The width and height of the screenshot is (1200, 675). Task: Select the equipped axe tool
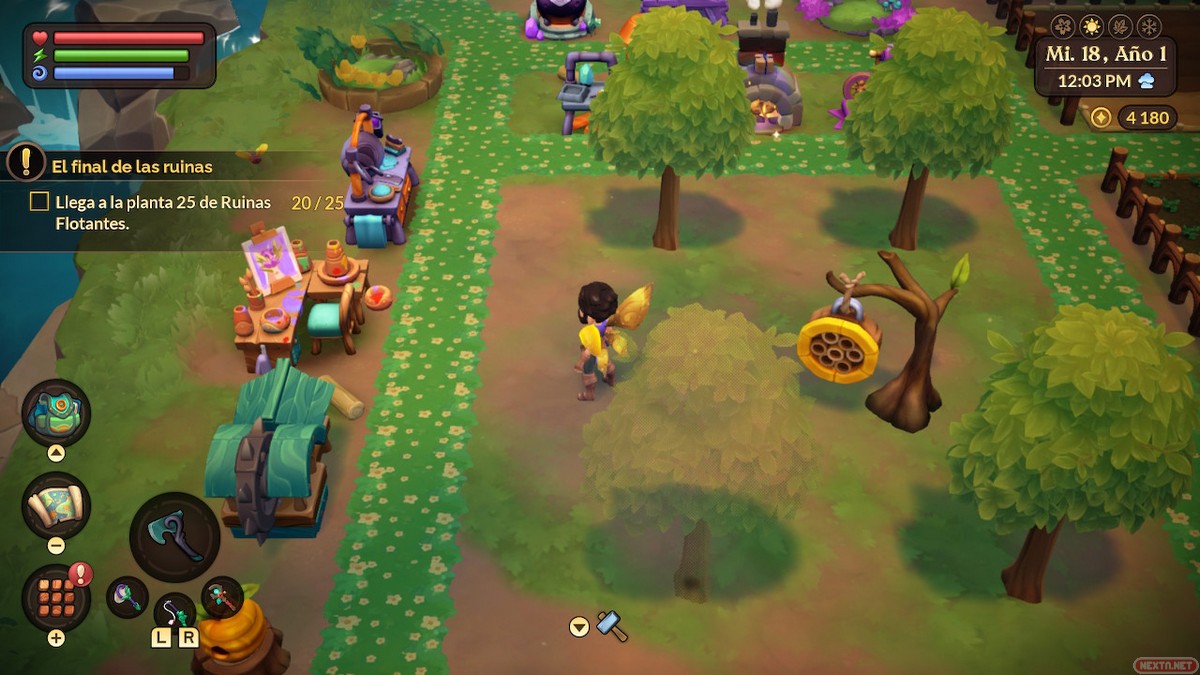tap(174, 538)
